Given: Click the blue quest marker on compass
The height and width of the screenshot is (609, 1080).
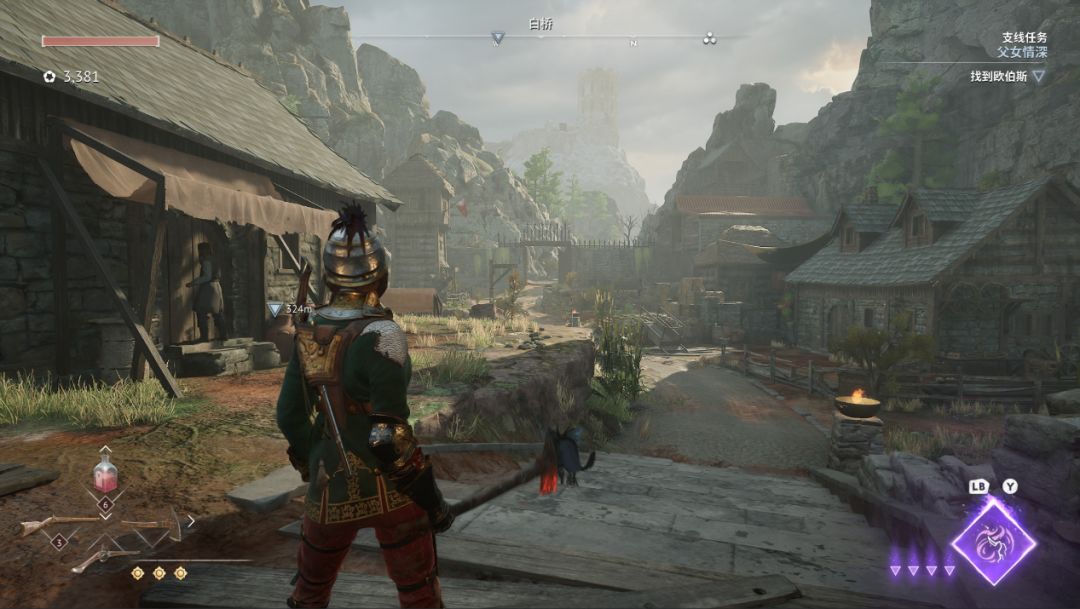Looking at the screenshot, I should pos(497,39).
